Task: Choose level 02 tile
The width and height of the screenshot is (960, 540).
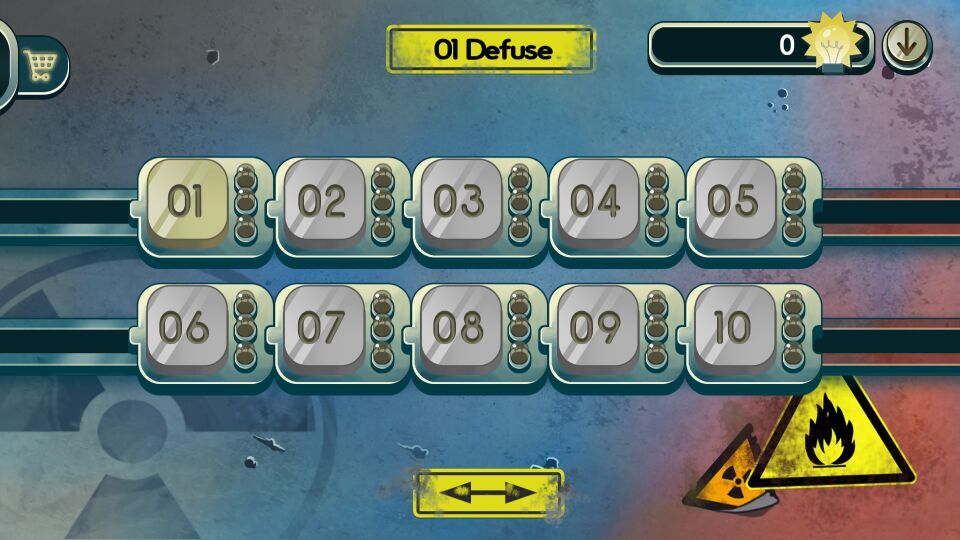Action: tap(322, 202)
